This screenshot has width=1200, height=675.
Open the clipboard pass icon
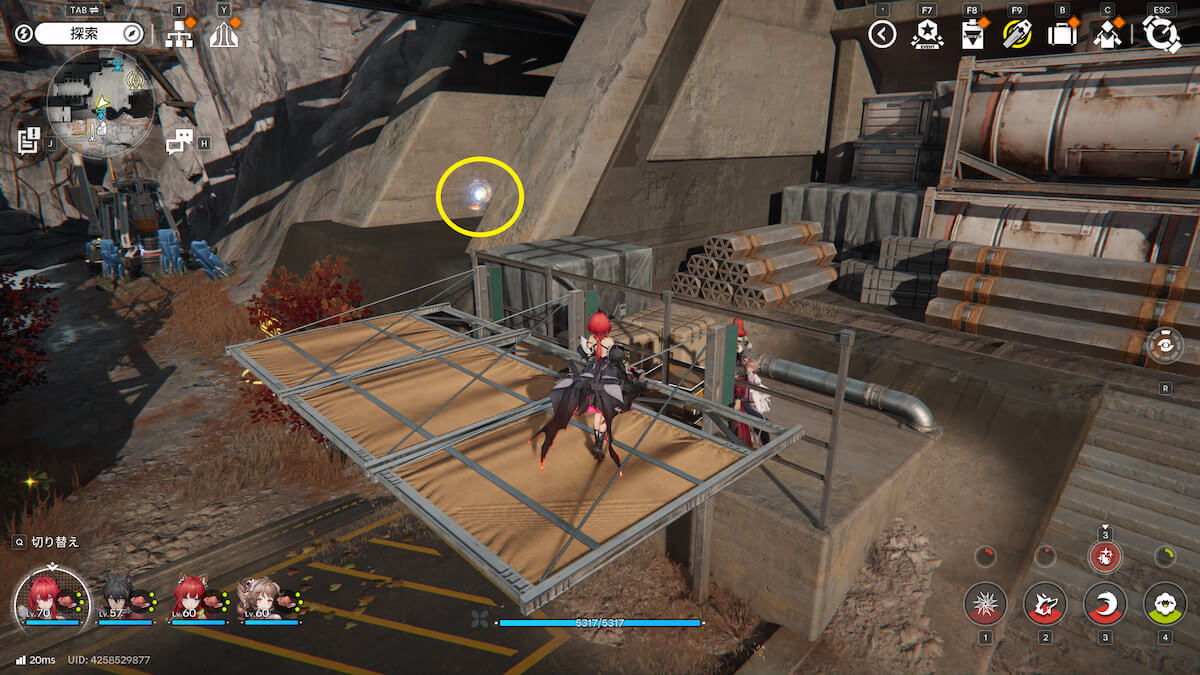click(x=971, y=35)
